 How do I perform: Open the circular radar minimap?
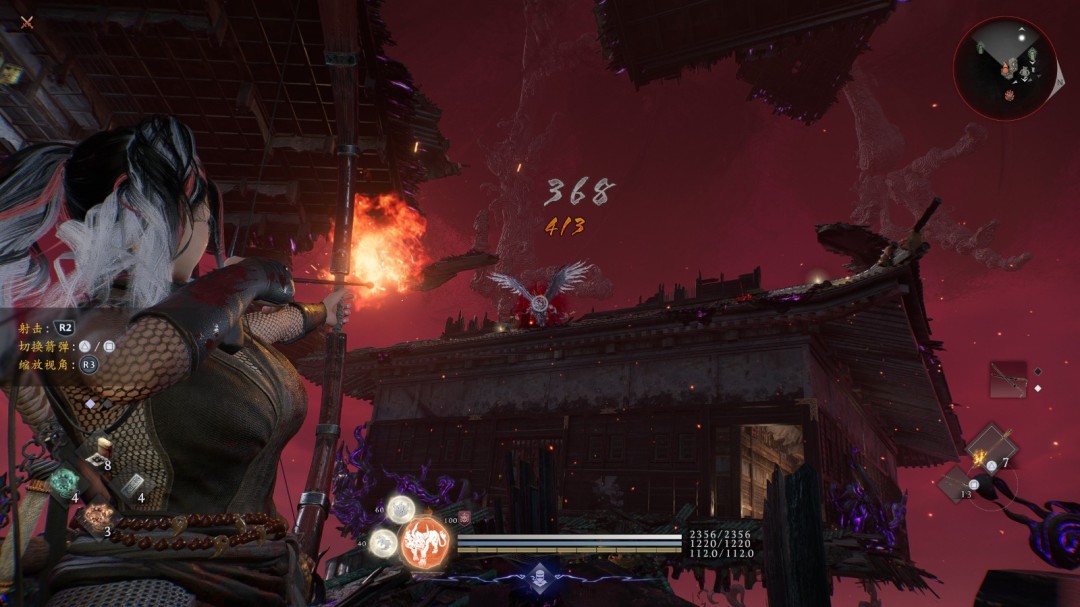[x=1005, y=68]
